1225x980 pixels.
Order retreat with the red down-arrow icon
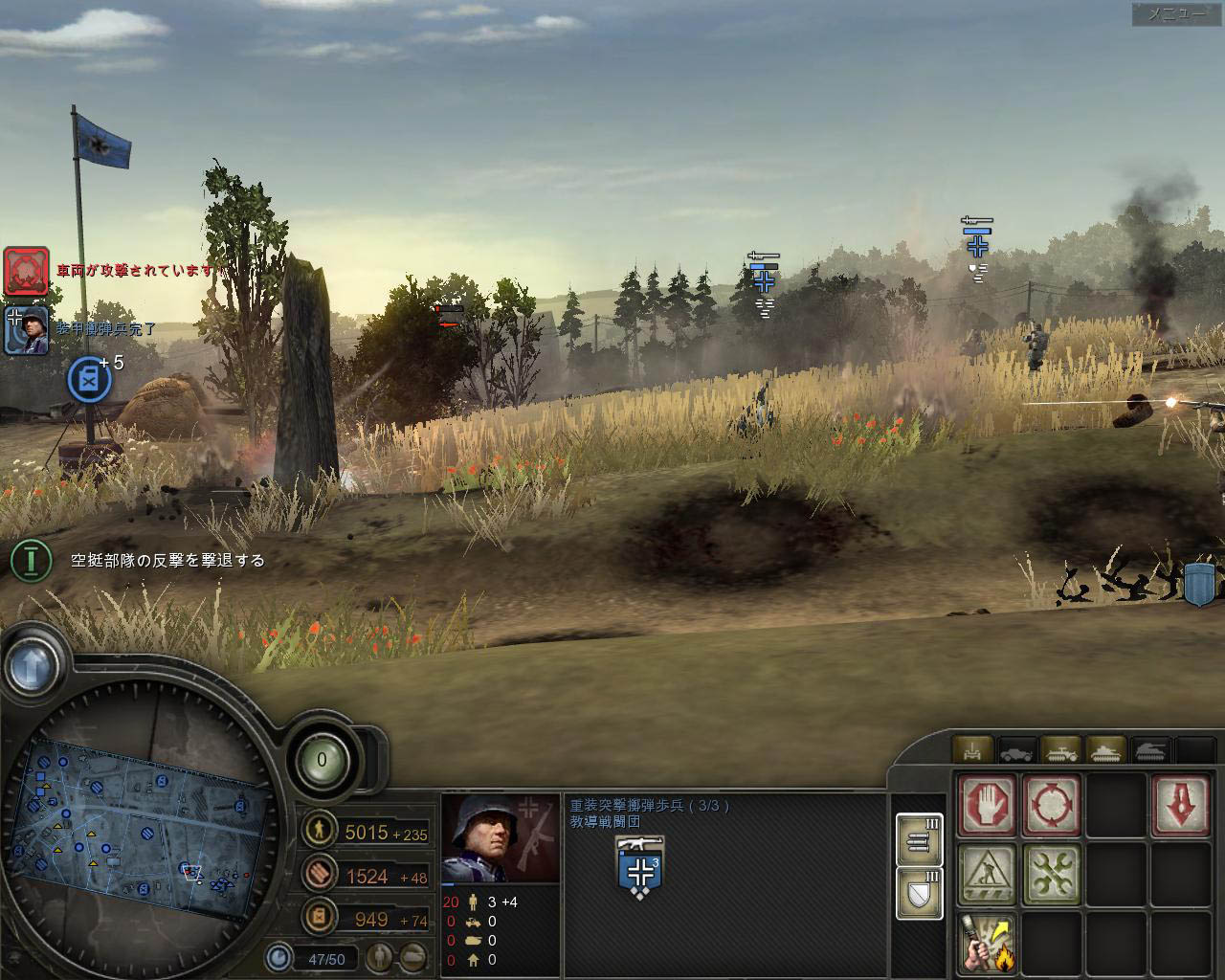(x=1181, y=805)
